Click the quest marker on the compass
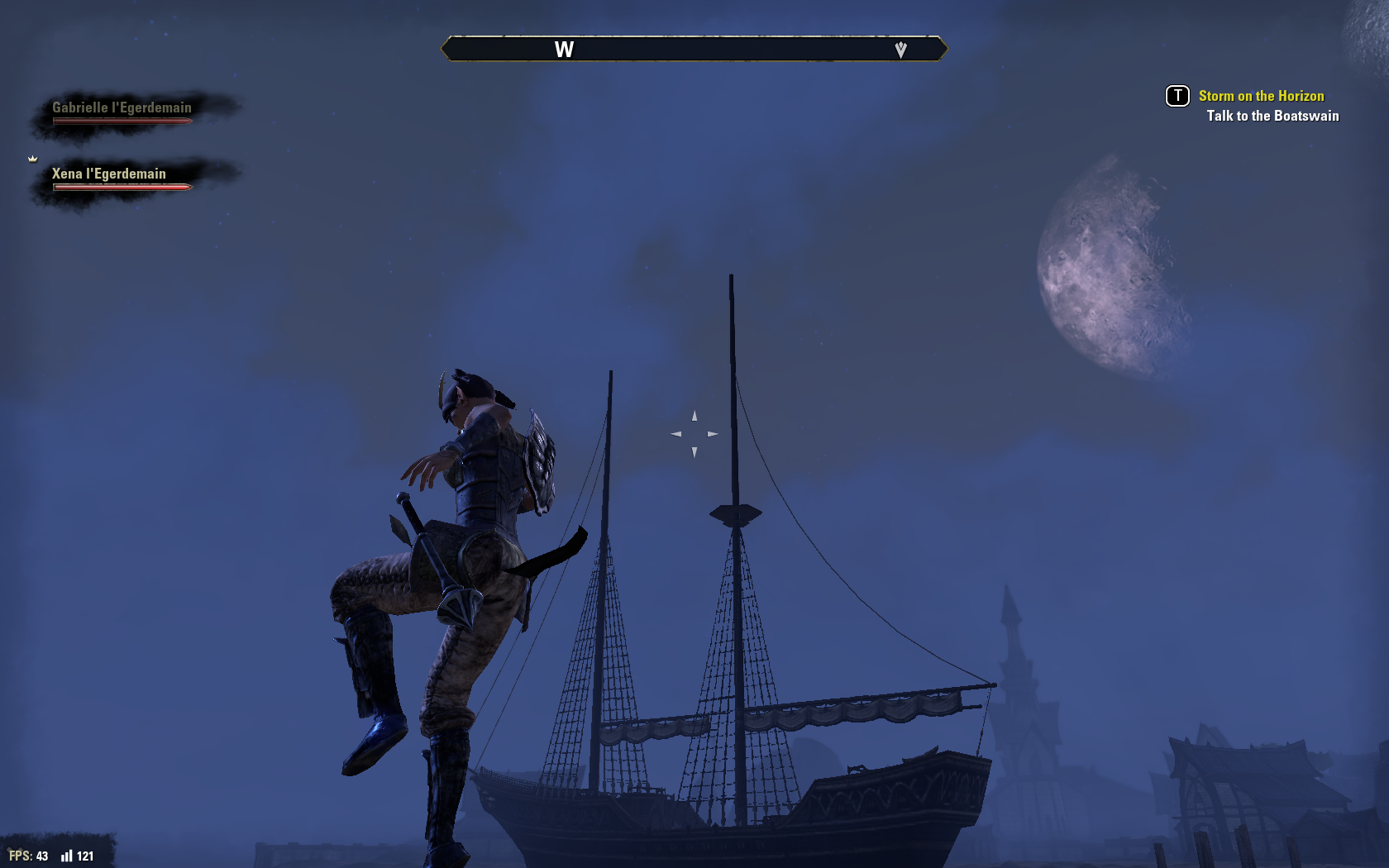1389x868 pixels. click(x=900, y=50)
